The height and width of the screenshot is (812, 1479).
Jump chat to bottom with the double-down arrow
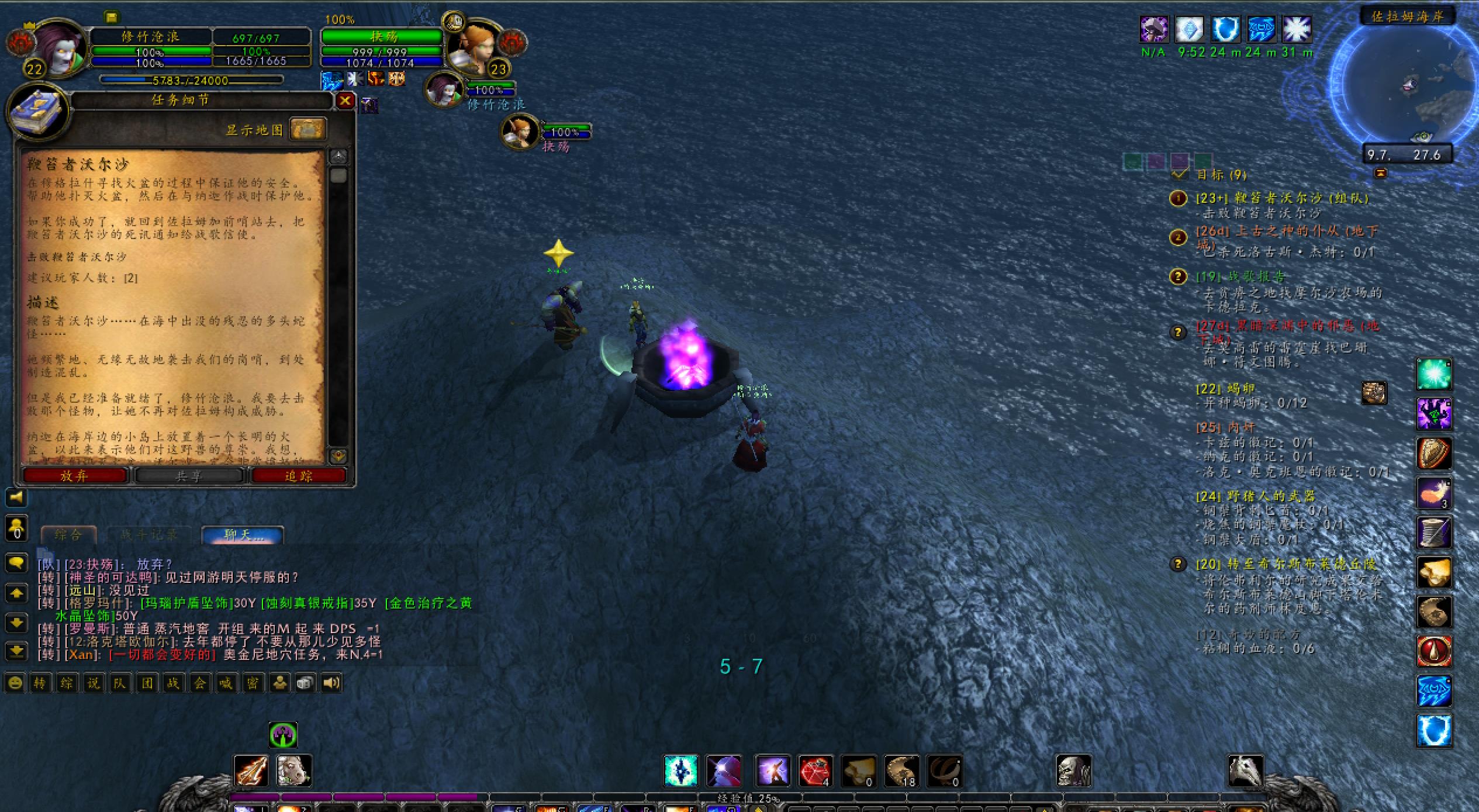[x=16, y=650]
